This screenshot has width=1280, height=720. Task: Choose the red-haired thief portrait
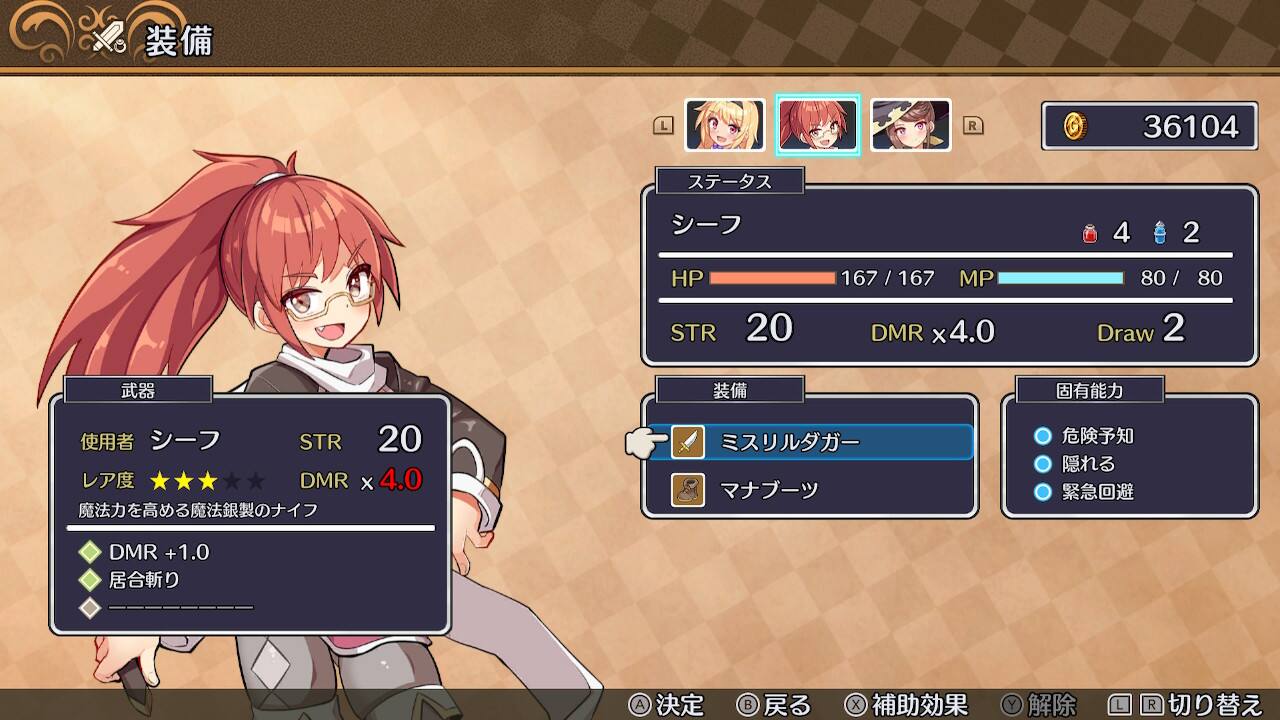[x=818, y=125]
